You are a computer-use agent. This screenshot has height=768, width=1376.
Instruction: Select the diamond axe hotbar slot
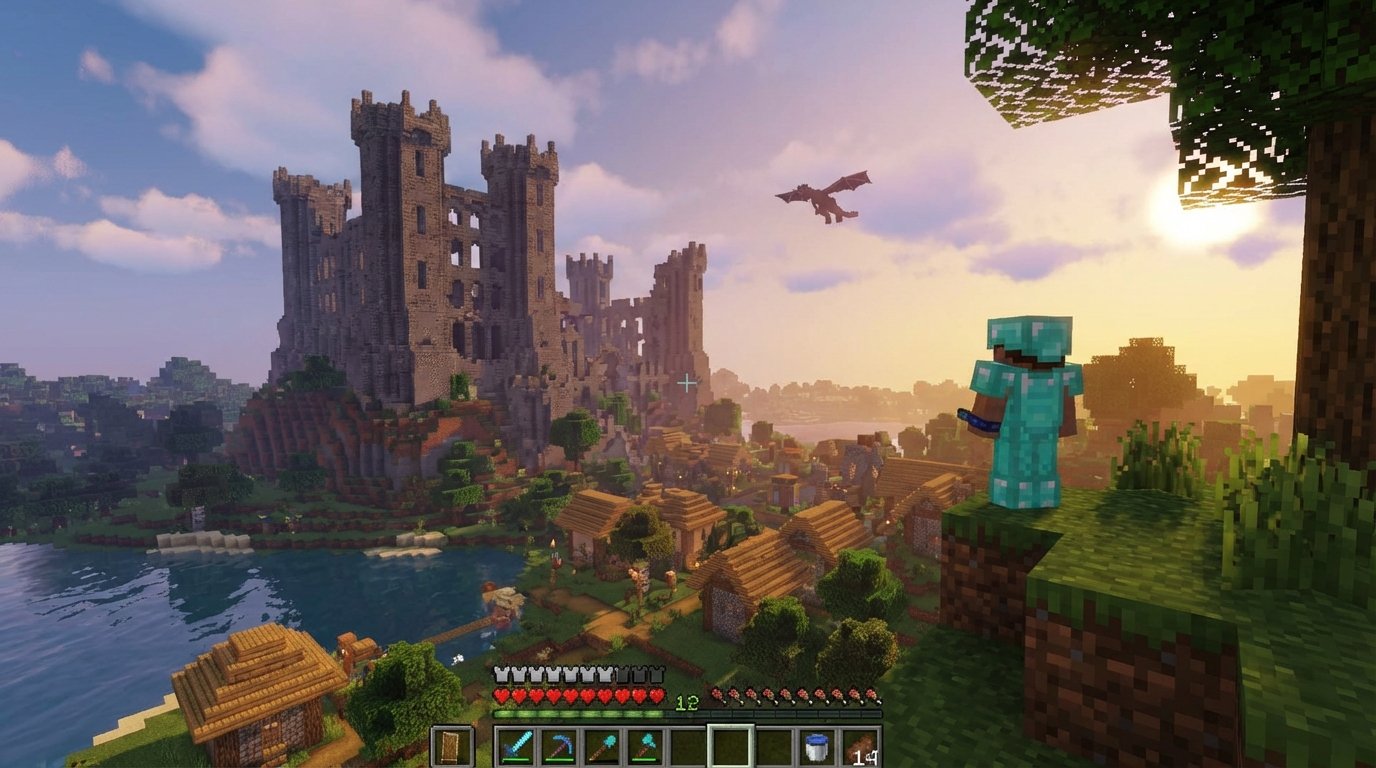646,747
